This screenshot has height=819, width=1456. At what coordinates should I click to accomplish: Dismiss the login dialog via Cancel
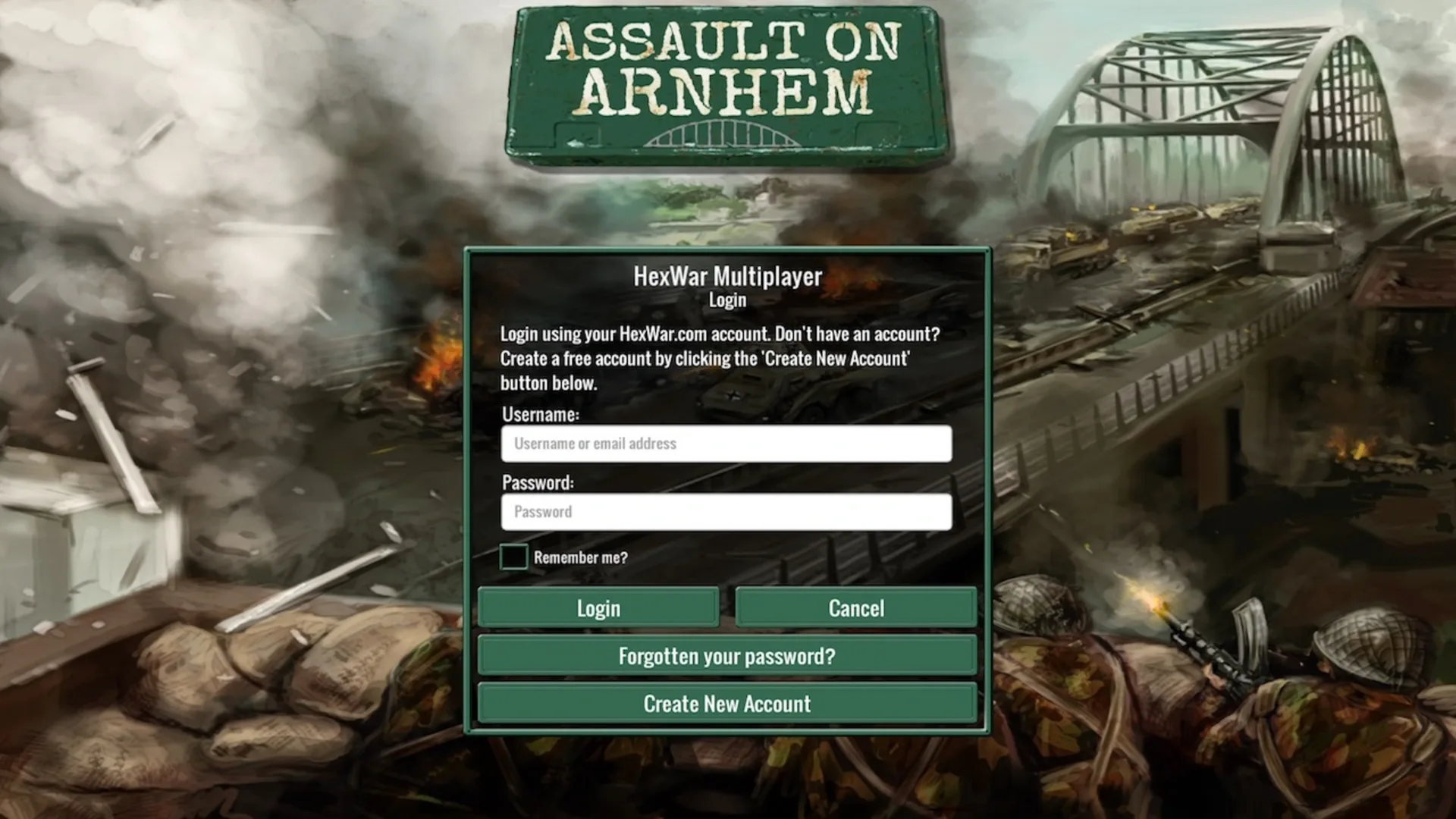pos(857,607)
